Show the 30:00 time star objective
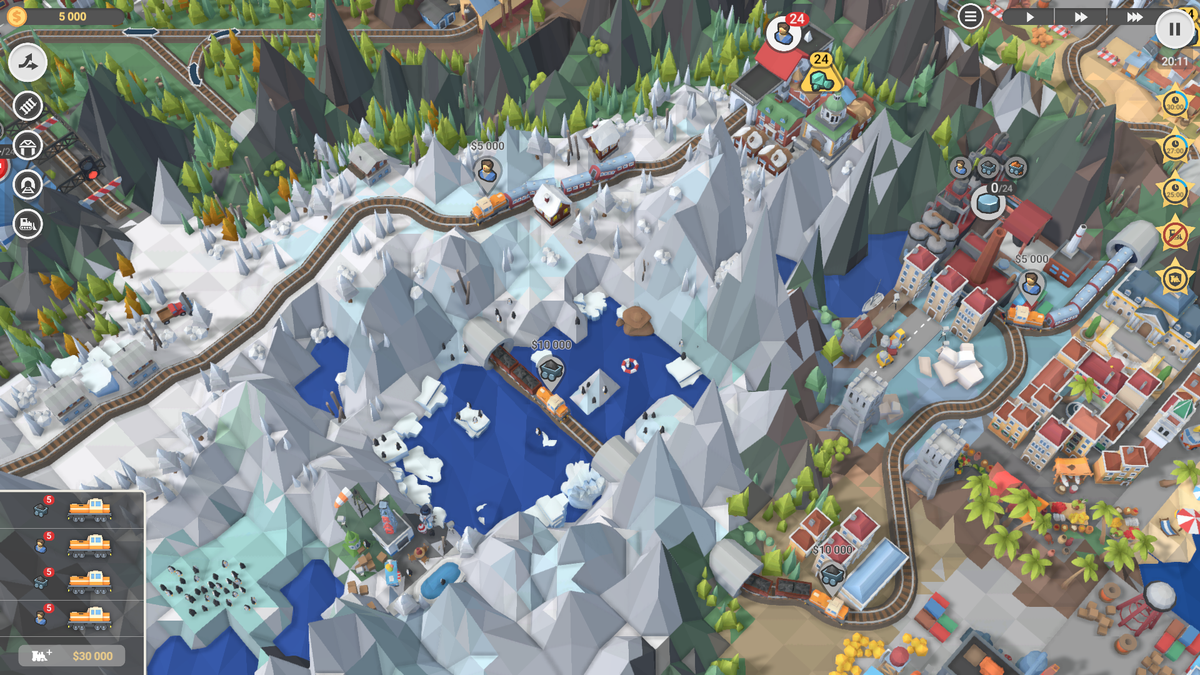This screenshot has width=1200, height=675. [x=1175, y=103]
